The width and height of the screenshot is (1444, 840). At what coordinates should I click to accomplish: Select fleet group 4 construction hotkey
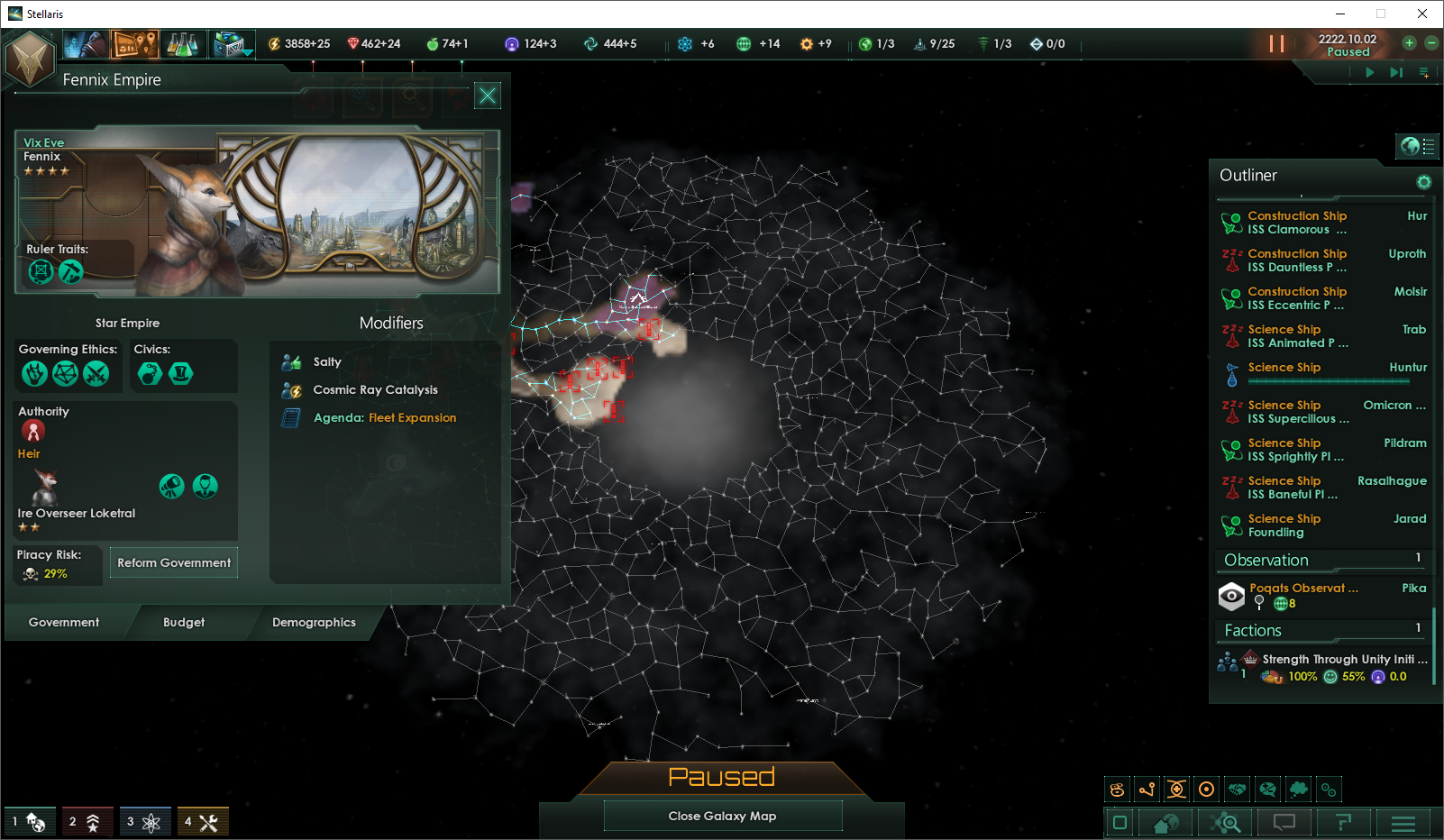(x=202, y=821)
